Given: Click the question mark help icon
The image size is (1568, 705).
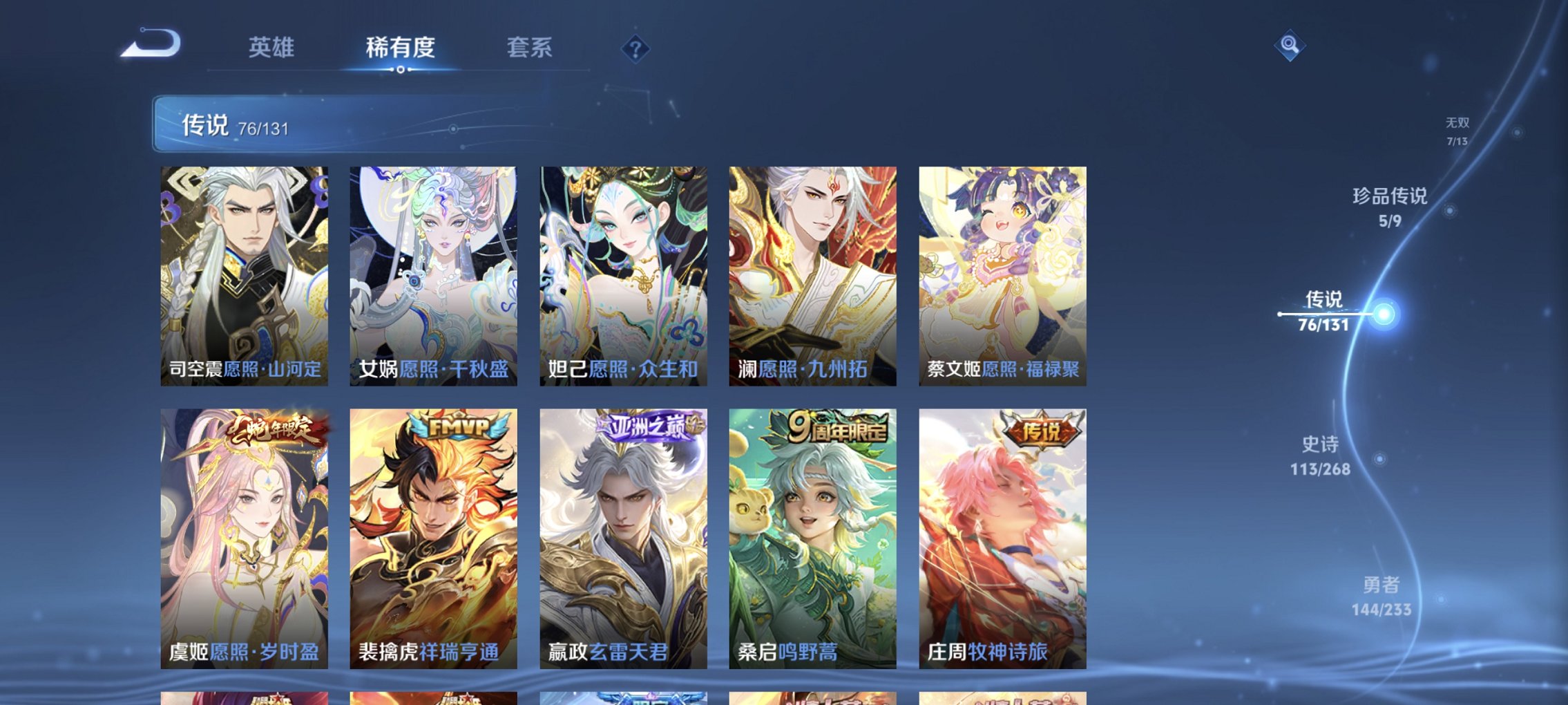Looking at the screenshot, I should tap(635, 48).
